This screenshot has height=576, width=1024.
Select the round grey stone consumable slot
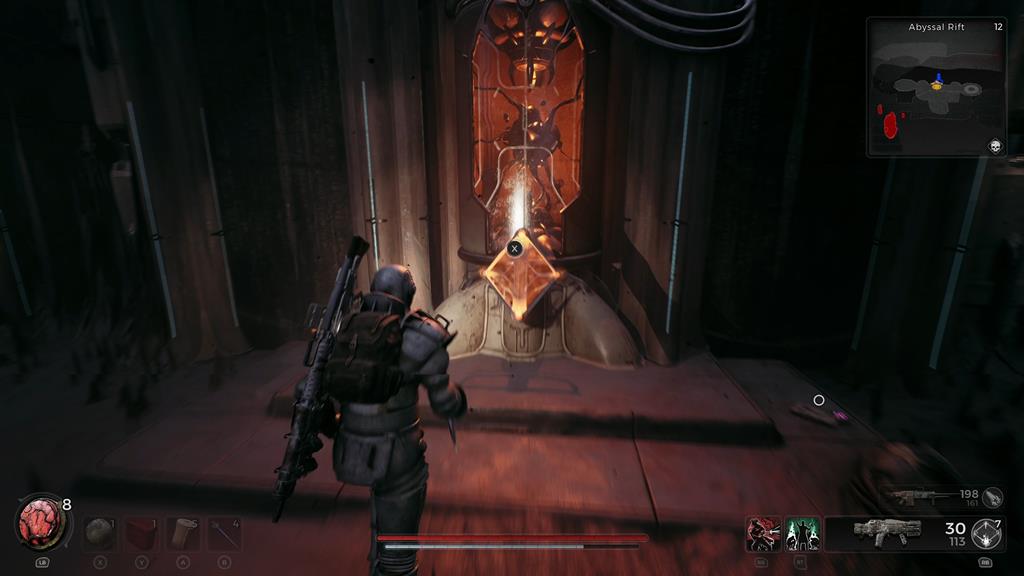coord(99,533)
